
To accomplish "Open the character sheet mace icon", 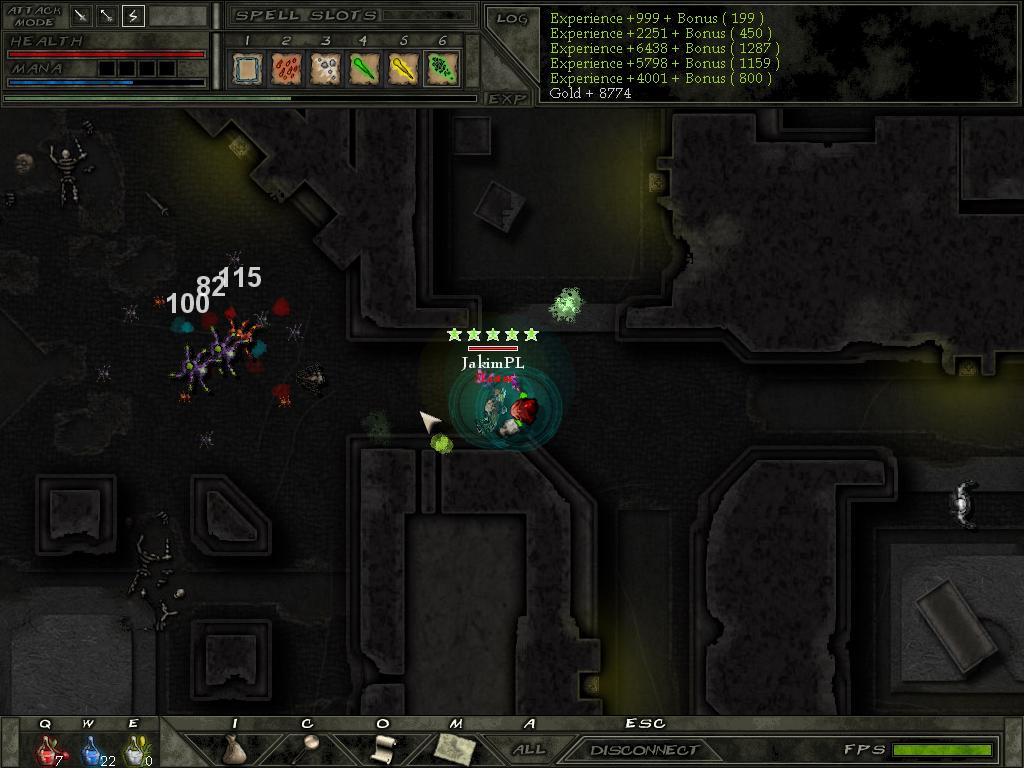I will click(308, 748).
